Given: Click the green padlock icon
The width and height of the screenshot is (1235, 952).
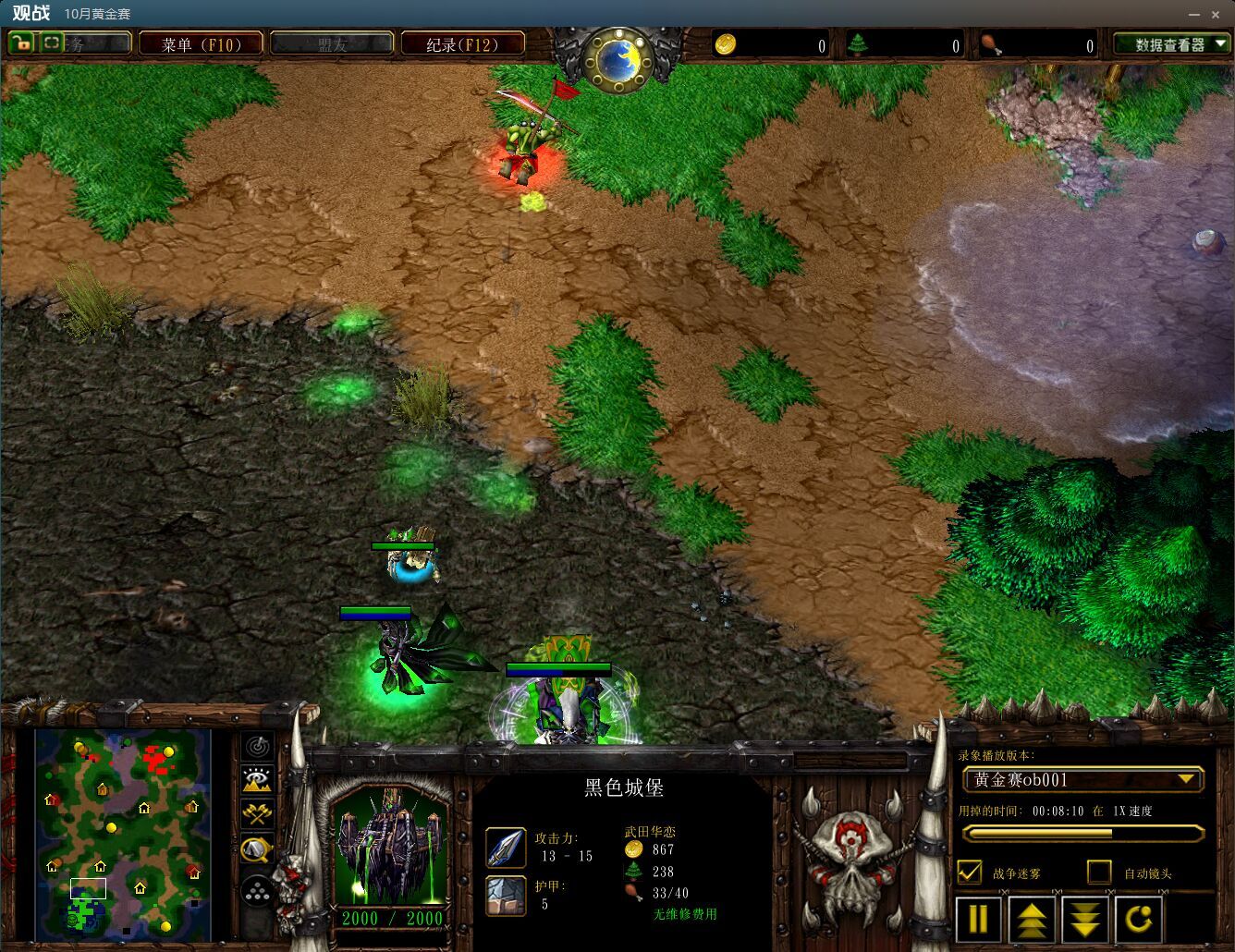Looking at the screenshot, I should pos(20,43).
